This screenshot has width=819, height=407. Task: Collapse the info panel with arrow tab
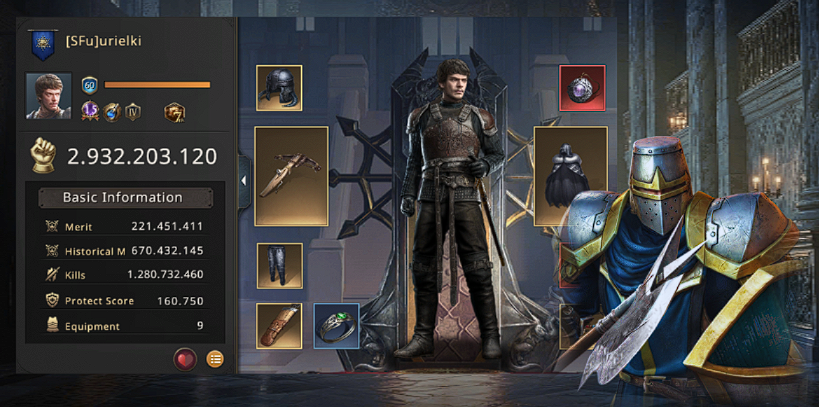click(x=244, y=182)
